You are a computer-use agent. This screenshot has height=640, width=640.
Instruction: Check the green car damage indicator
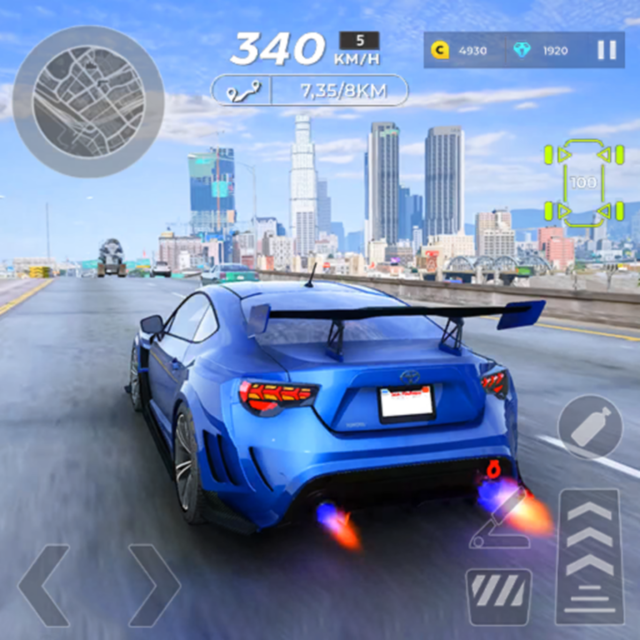tap(583, 182)
